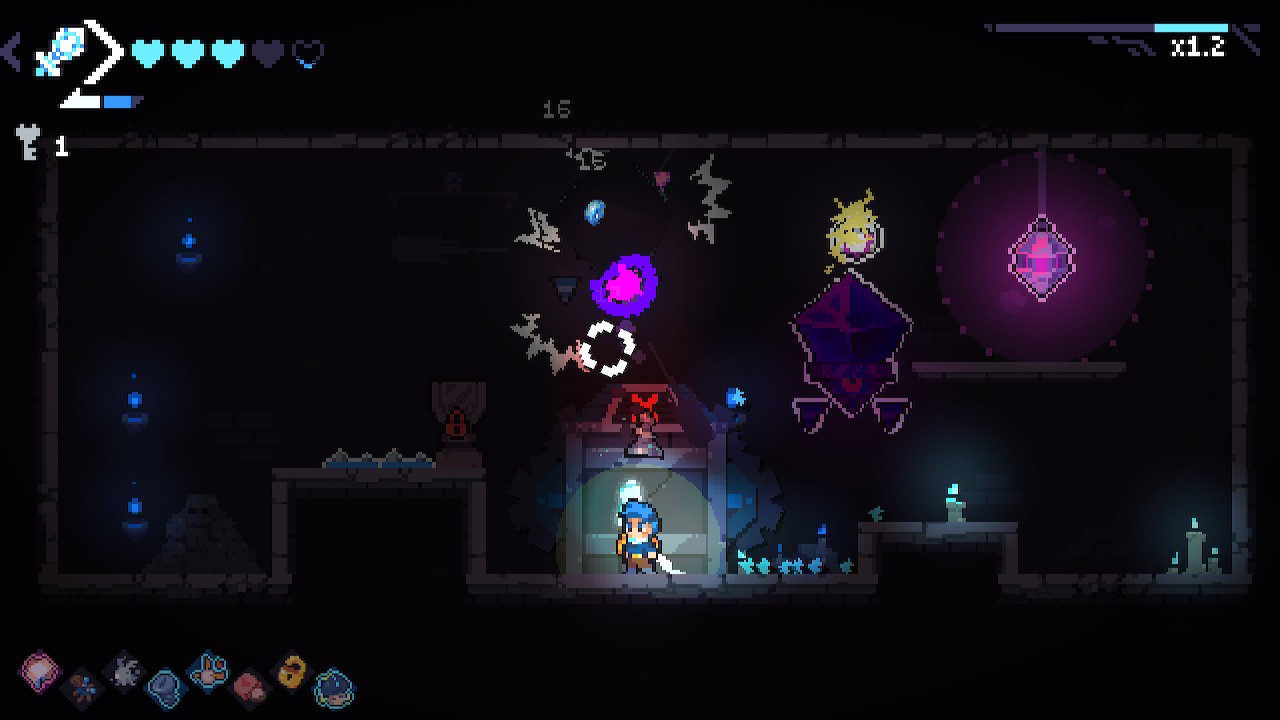The height and width of the screenshot is (720, 1280).
Task: Select the golden ring relic icon
Action: (x=292, y=671)
